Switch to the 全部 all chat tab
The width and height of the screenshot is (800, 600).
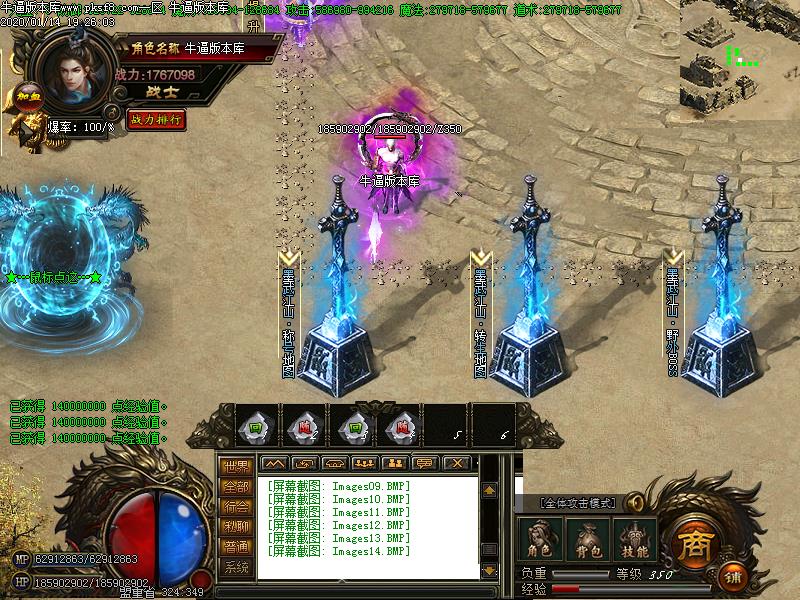[236, 487]
